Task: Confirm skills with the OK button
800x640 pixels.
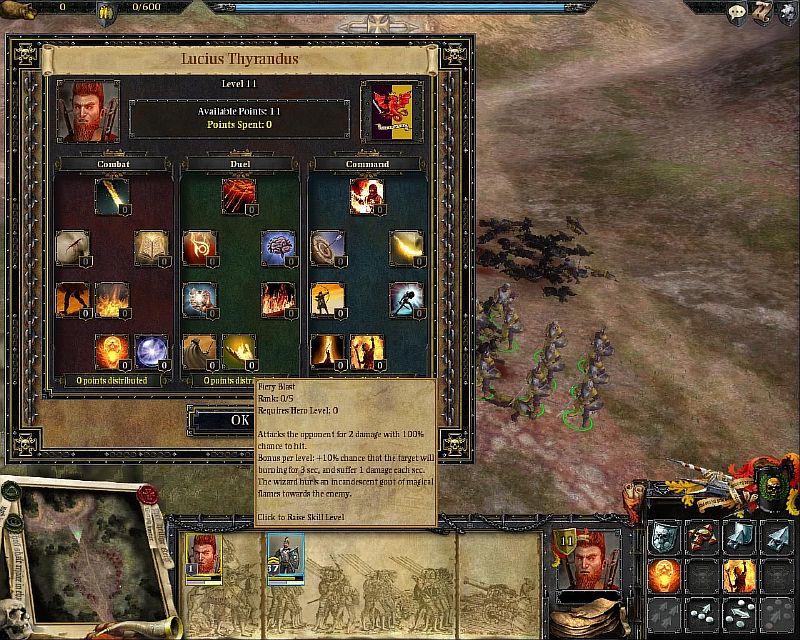Action: tap(240, 420)
